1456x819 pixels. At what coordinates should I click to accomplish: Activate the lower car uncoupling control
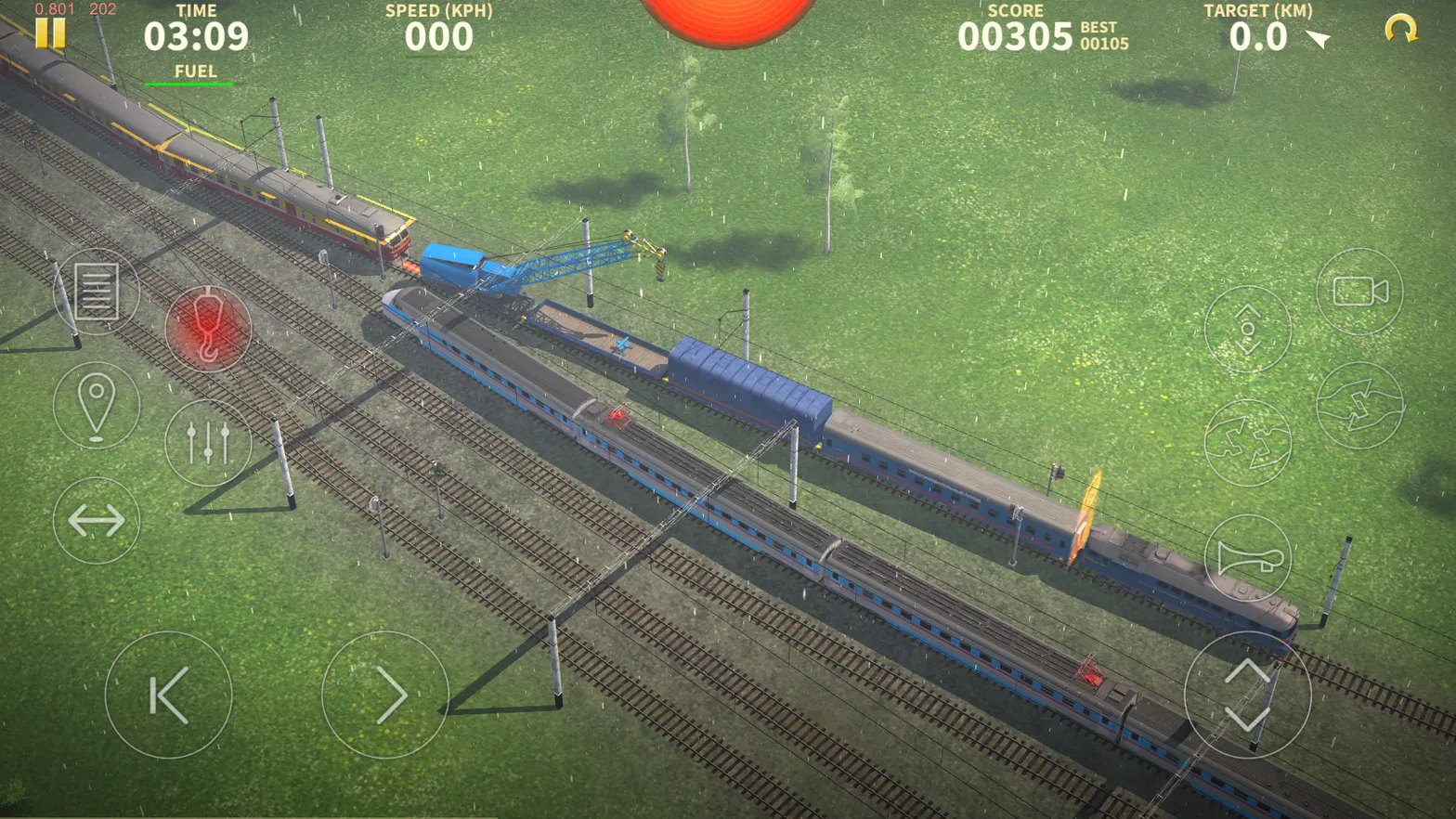tap(1249, 444)
